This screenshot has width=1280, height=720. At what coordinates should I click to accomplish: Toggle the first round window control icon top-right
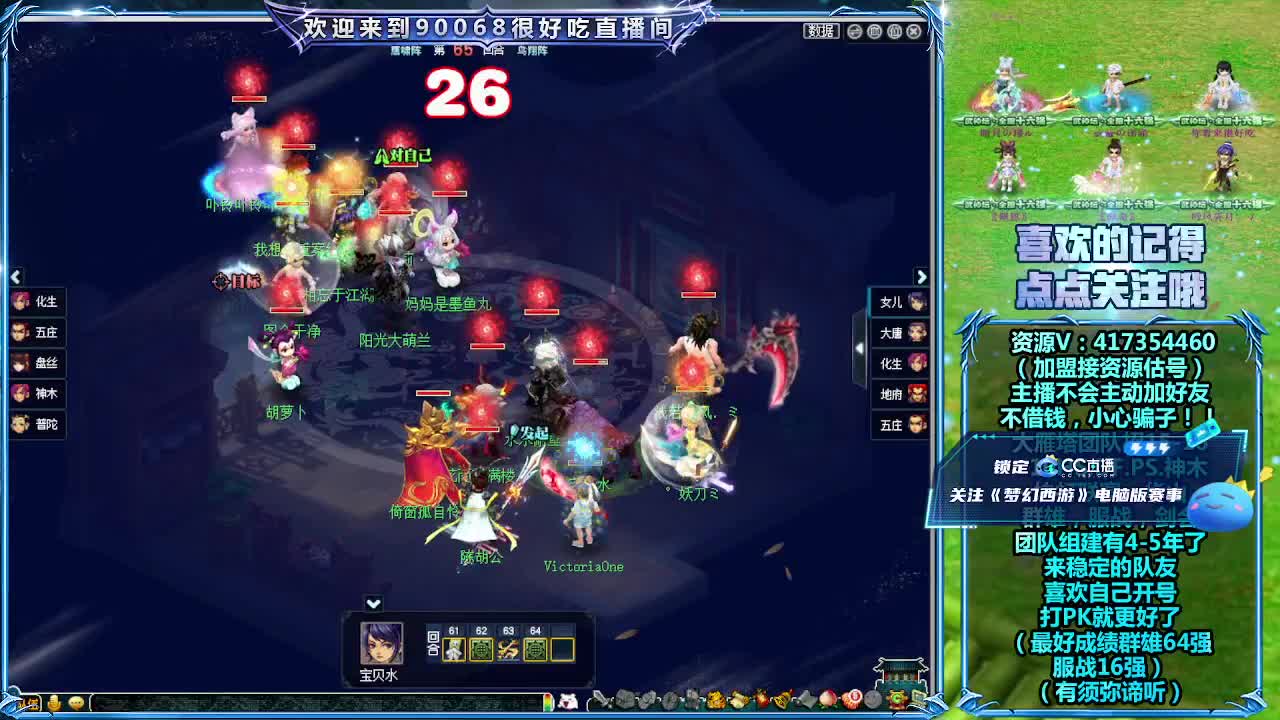point(853,32)
